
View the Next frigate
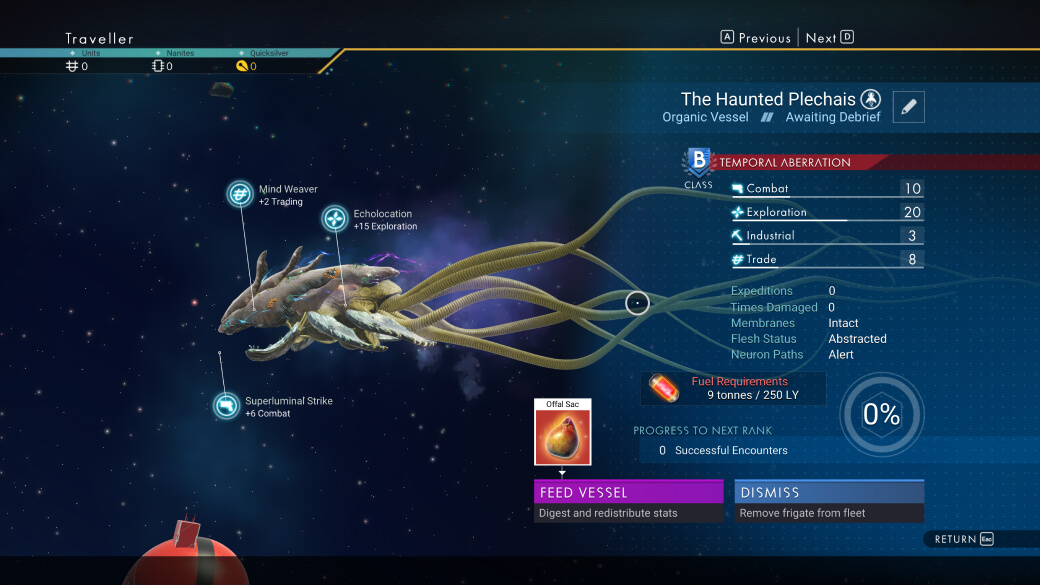[829, 38]
